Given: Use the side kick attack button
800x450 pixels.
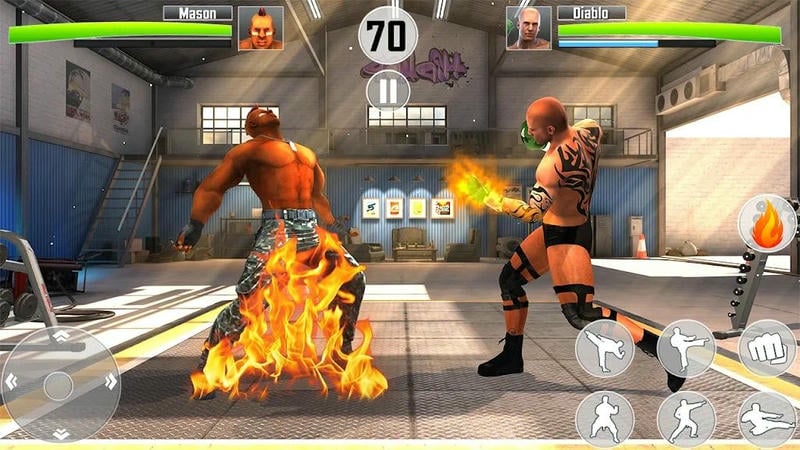Looking at the screenshot, I should coord(686,348).
